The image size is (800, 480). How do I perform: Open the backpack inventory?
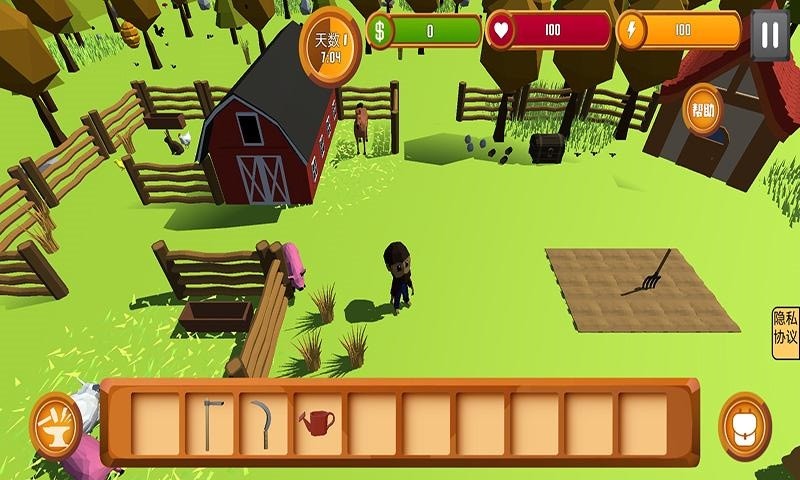(745, 425)
